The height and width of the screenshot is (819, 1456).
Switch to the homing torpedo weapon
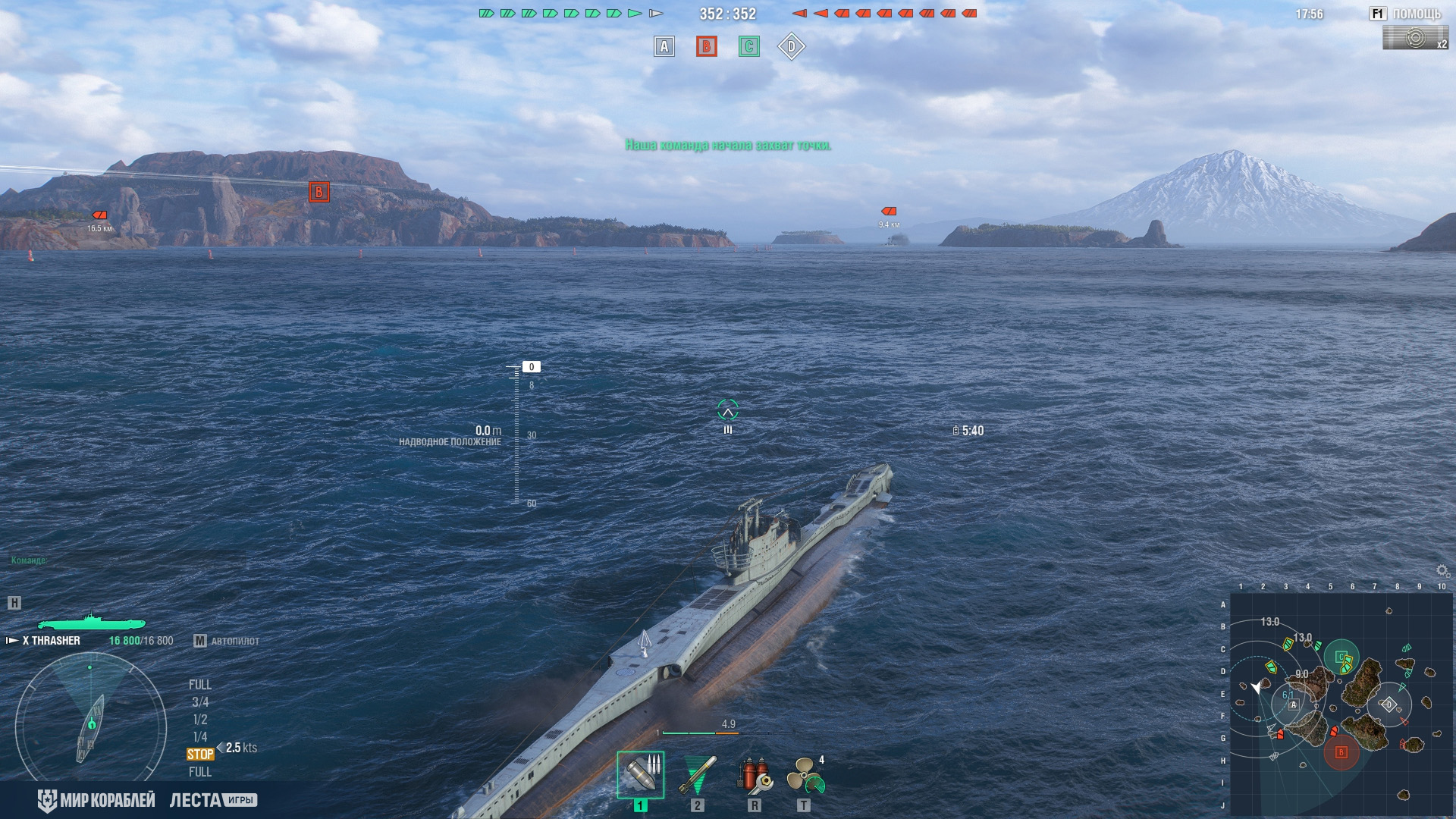[697, 774]
